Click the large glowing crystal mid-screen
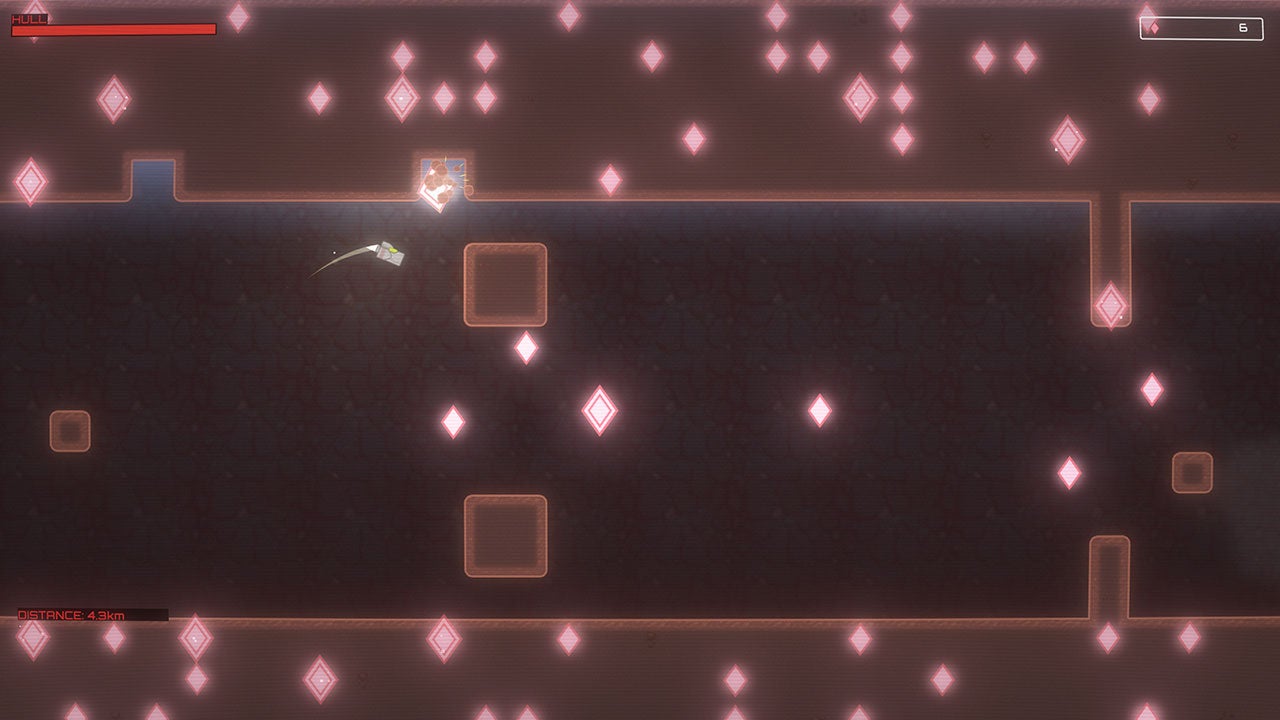The height and width of the screenshot is (720, 1280). pos(598,408)
